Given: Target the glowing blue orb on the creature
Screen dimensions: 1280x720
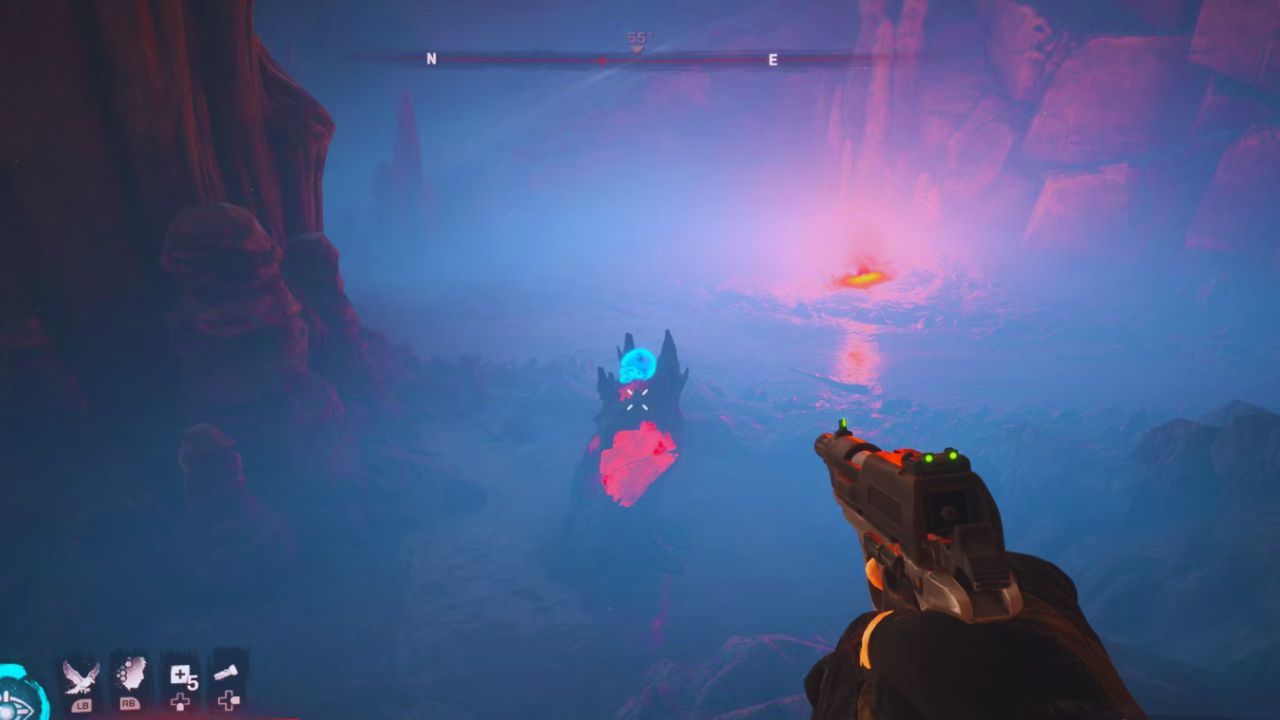Looking at the screenshot, I should click(x=637, y=366).
